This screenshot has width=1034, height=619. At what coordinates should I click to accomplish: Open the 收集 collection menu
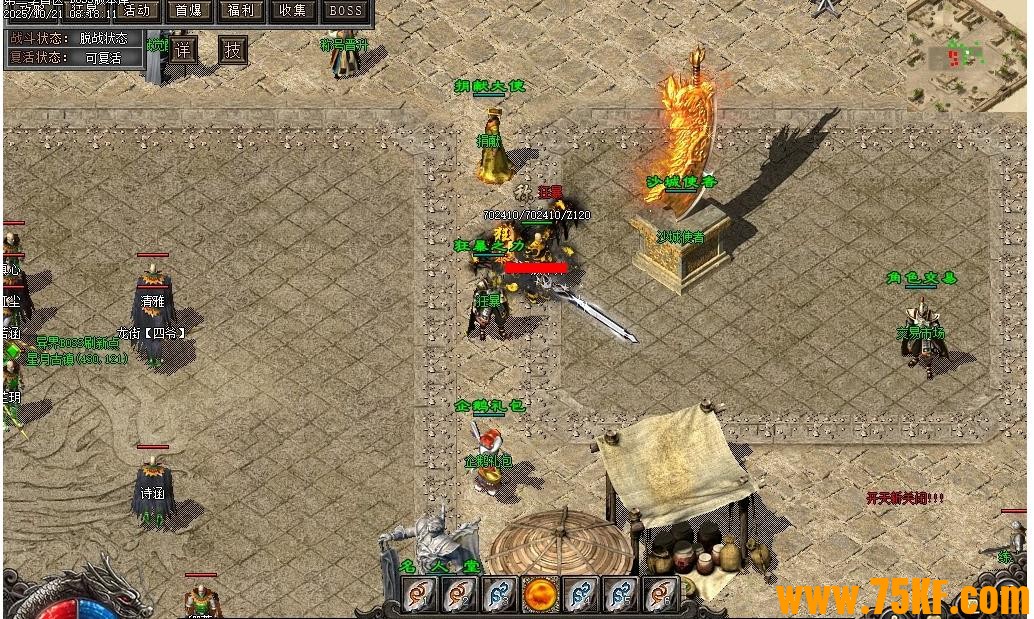click(293, 11)
